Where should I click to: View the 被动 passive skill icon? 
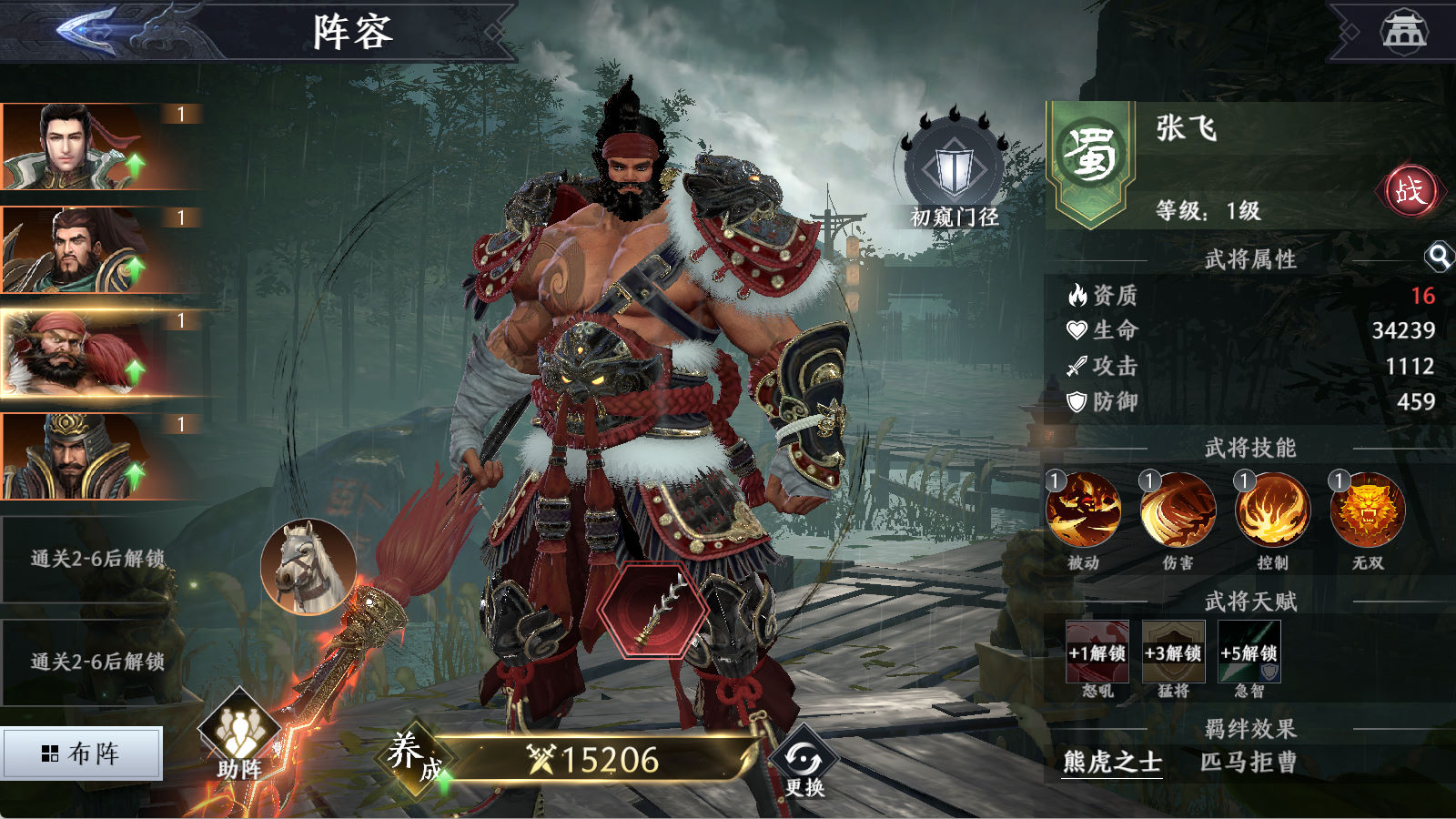[x=1083, y=511]
